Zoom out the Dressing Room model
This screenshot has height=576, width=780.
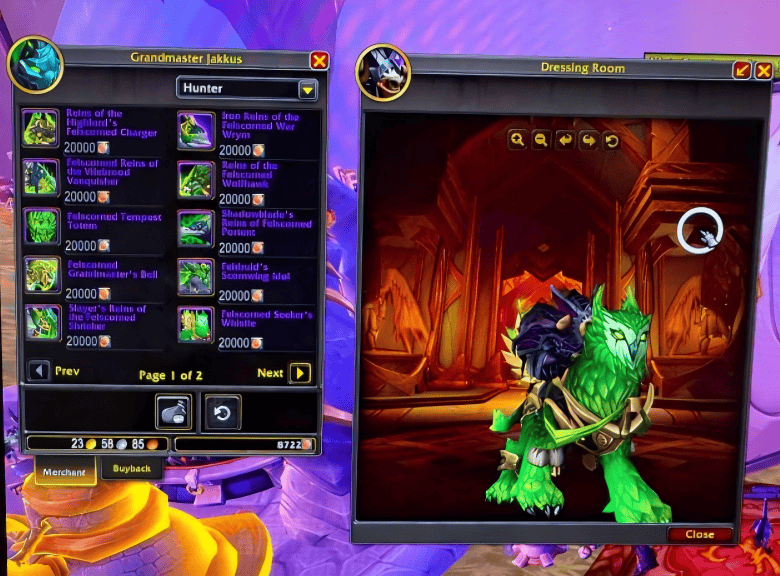(x=541, y=140)
